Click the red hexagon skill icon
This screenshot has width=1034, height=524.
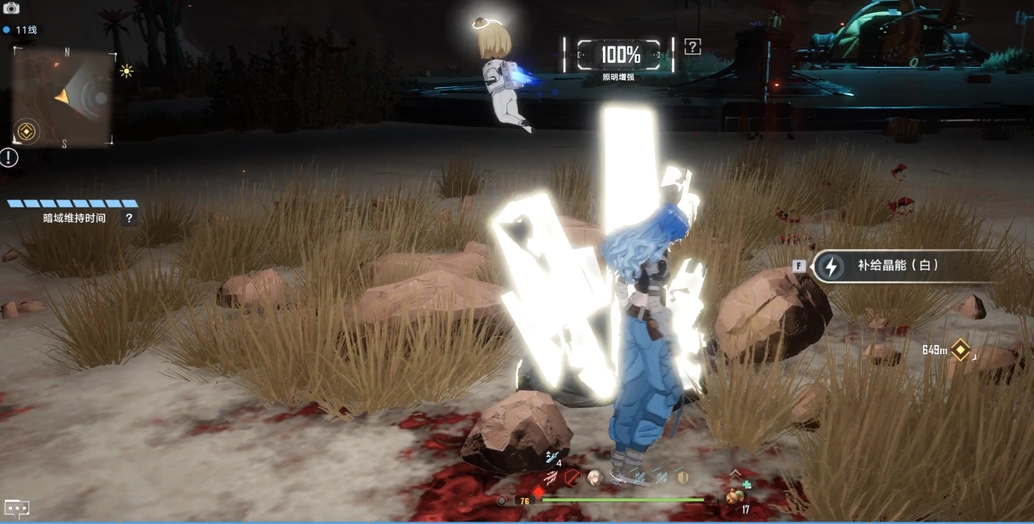[572, 478]
